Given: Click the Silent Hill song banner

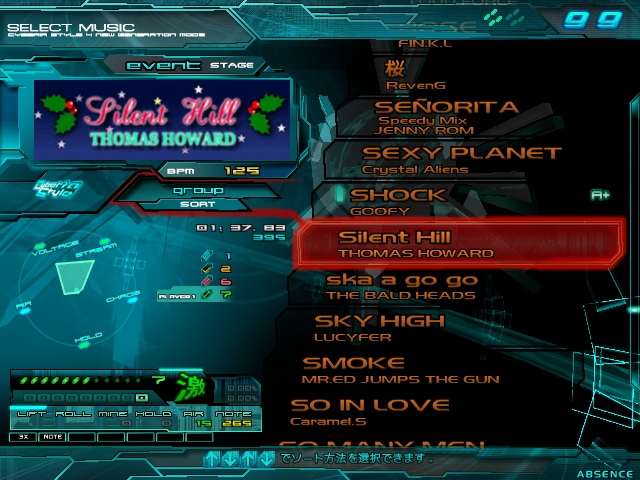Looking at the screenshot, I should (x=162, y=120).
